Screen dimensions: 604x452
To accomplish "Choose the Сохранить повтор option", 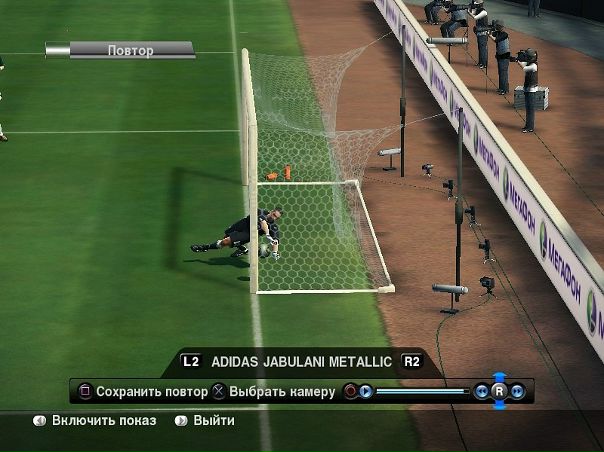I will pos(151,391).
